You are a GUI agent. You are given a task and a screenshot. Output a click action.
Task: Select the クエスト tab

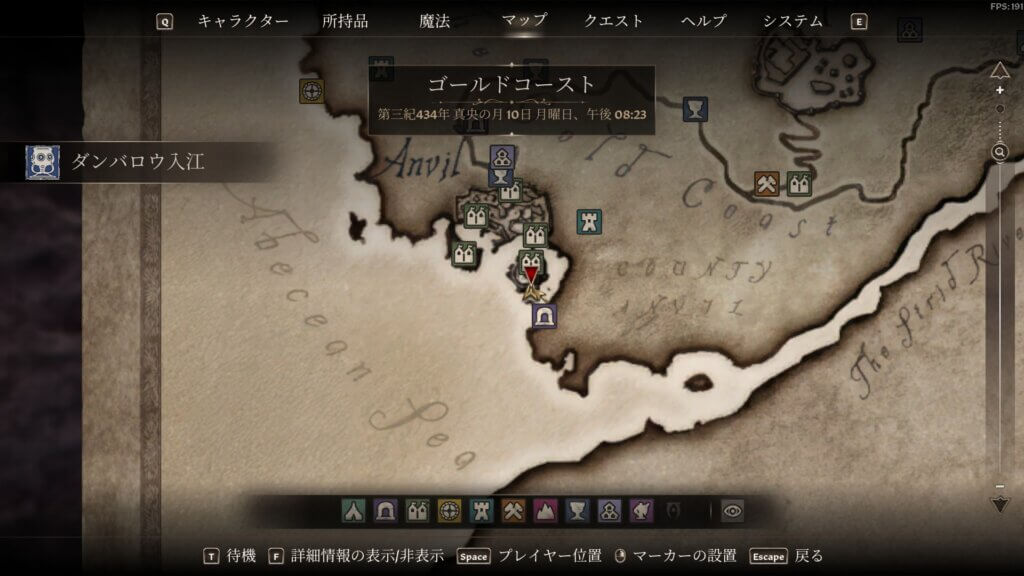(x=614, y=21)
